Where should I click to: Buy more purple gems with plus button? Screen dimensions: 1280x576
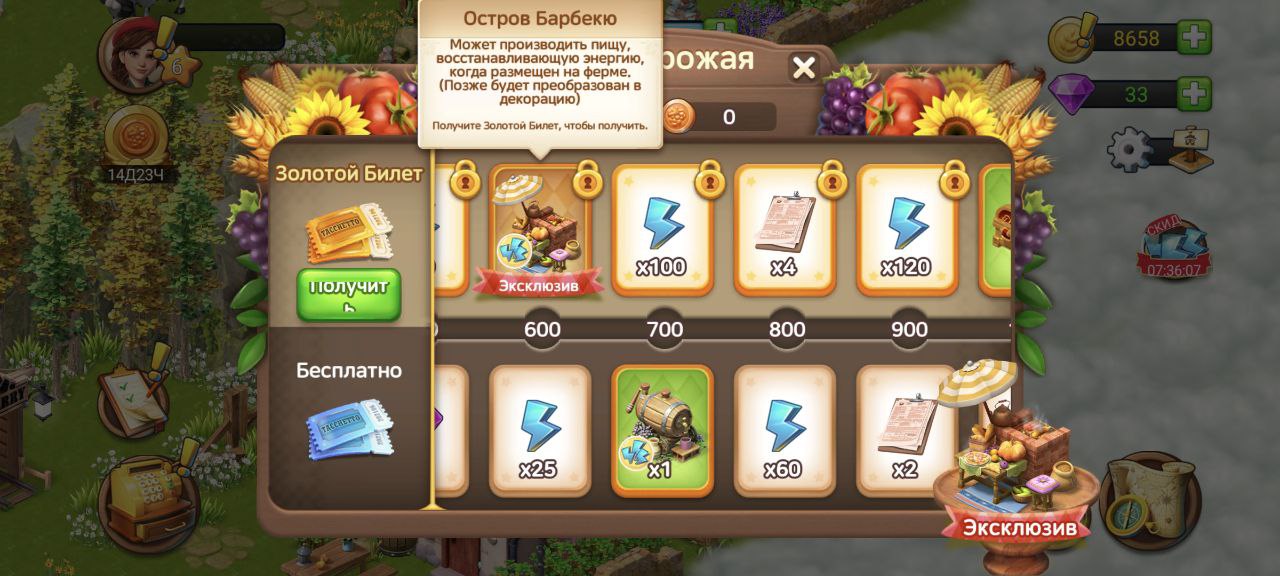point(1194,95)
